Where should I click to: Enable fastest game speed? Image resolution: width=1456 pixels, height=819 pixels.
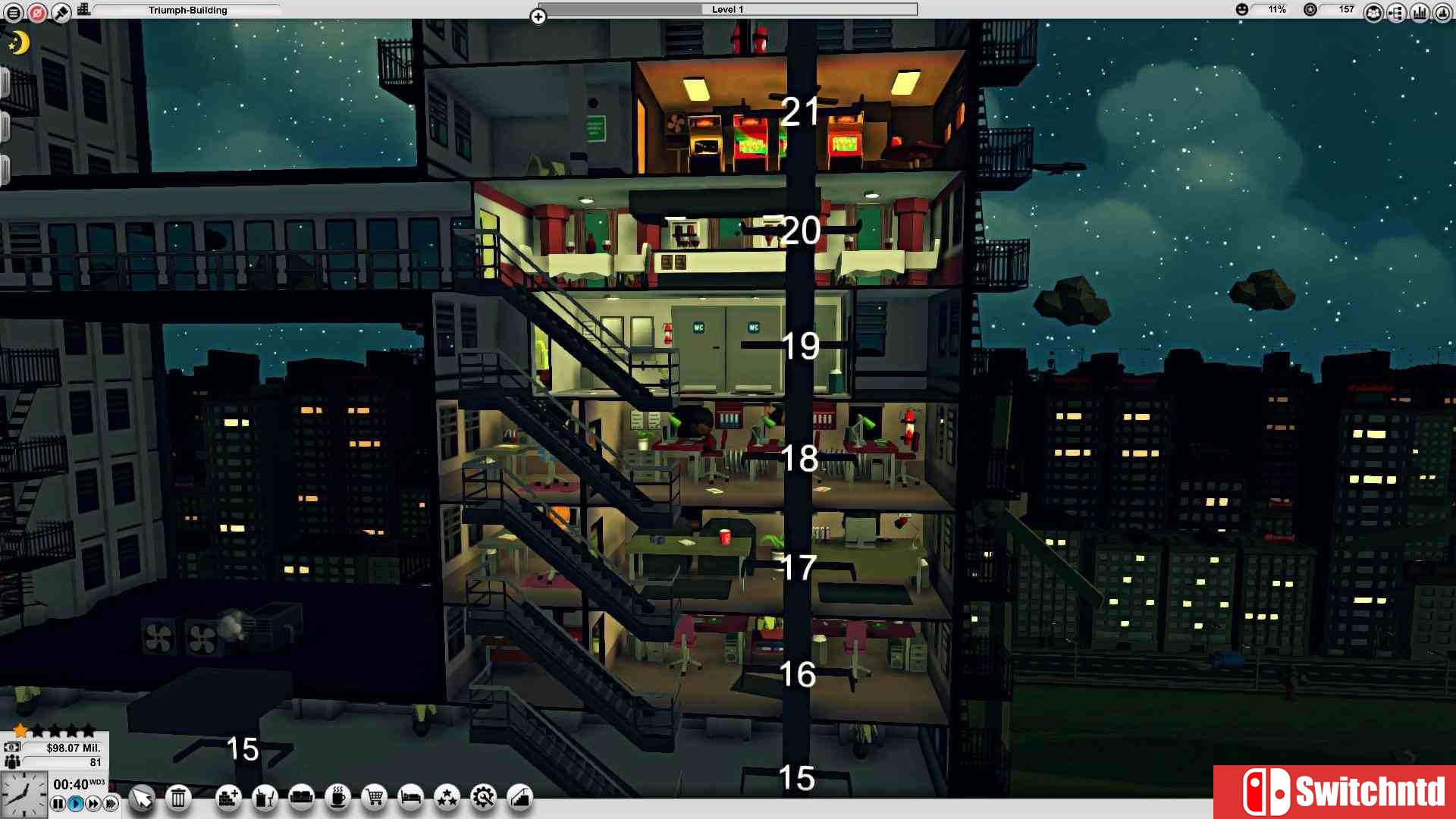(x=110, y=803)
